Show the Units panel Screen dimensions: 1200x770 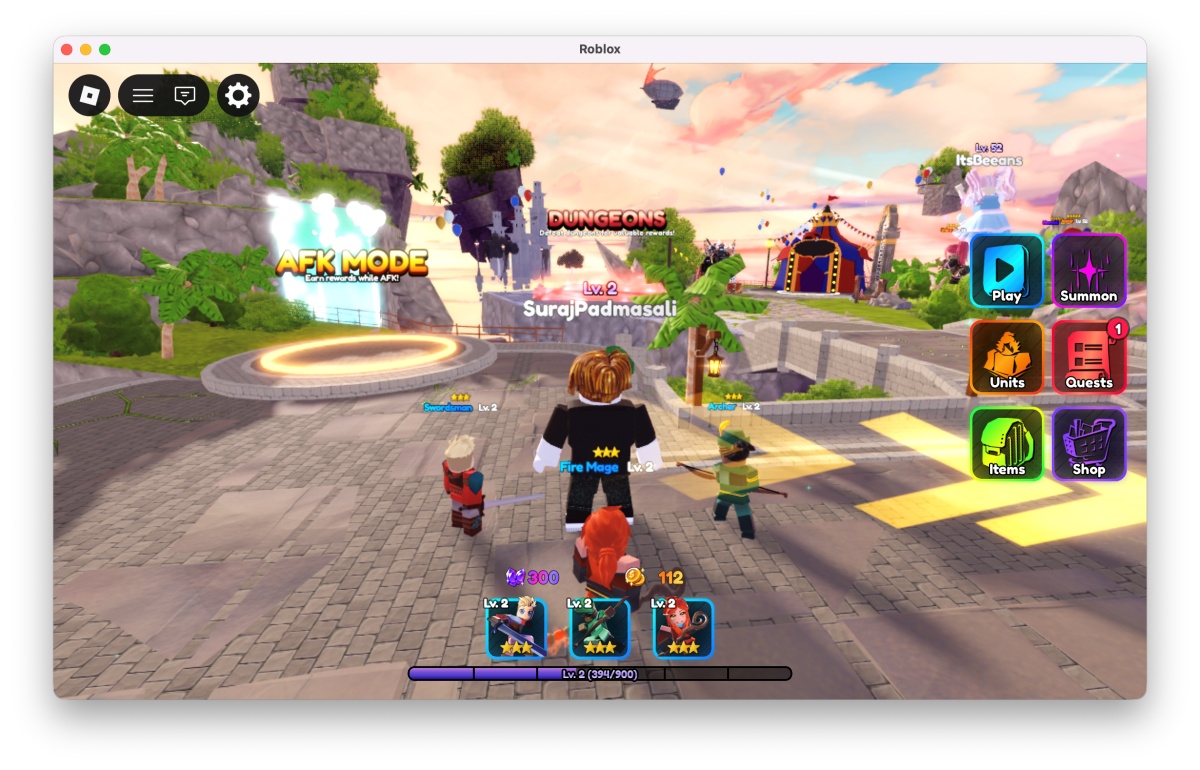pyautogui.click(x=1006, y=357)
